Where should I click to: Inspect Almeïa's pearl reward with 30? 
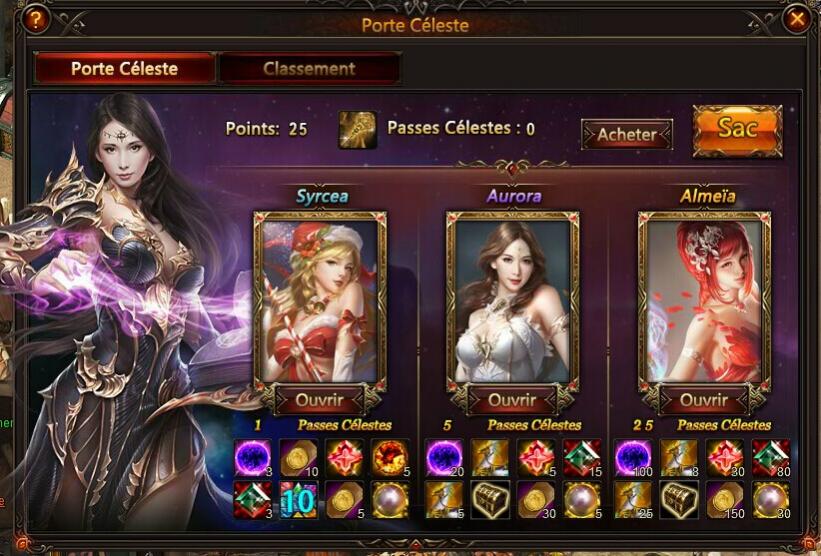(x=771, y=499)
